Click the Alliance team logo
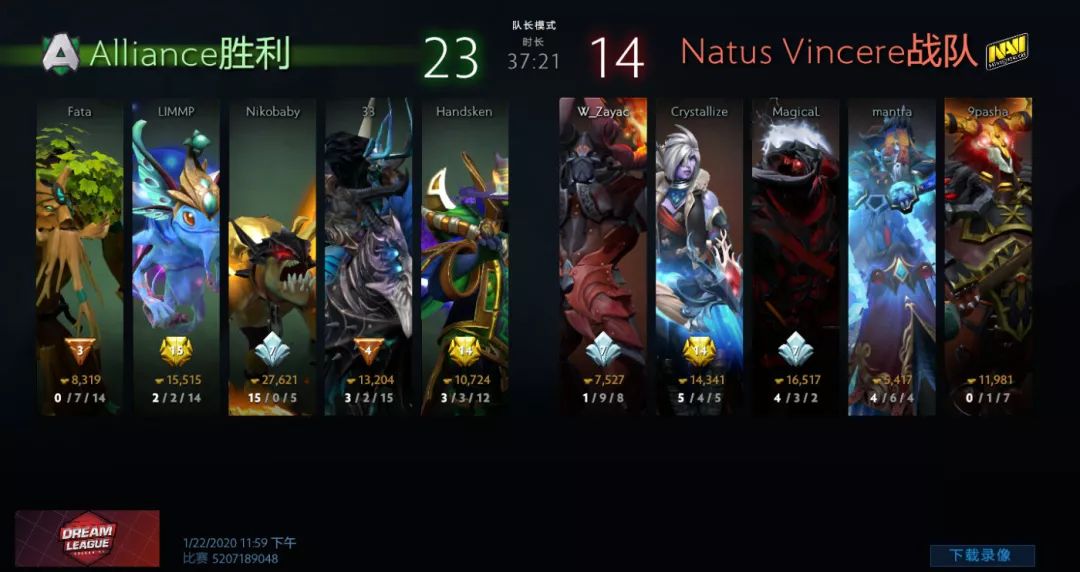This screenshot has width=1080, height=572. pos(60,53)
